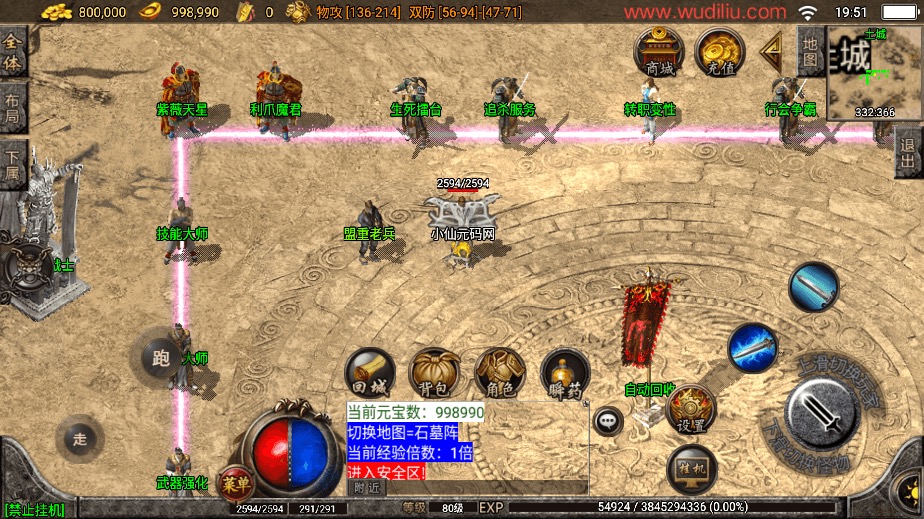Toggle the 走 walk mode button

coord(81,437)
